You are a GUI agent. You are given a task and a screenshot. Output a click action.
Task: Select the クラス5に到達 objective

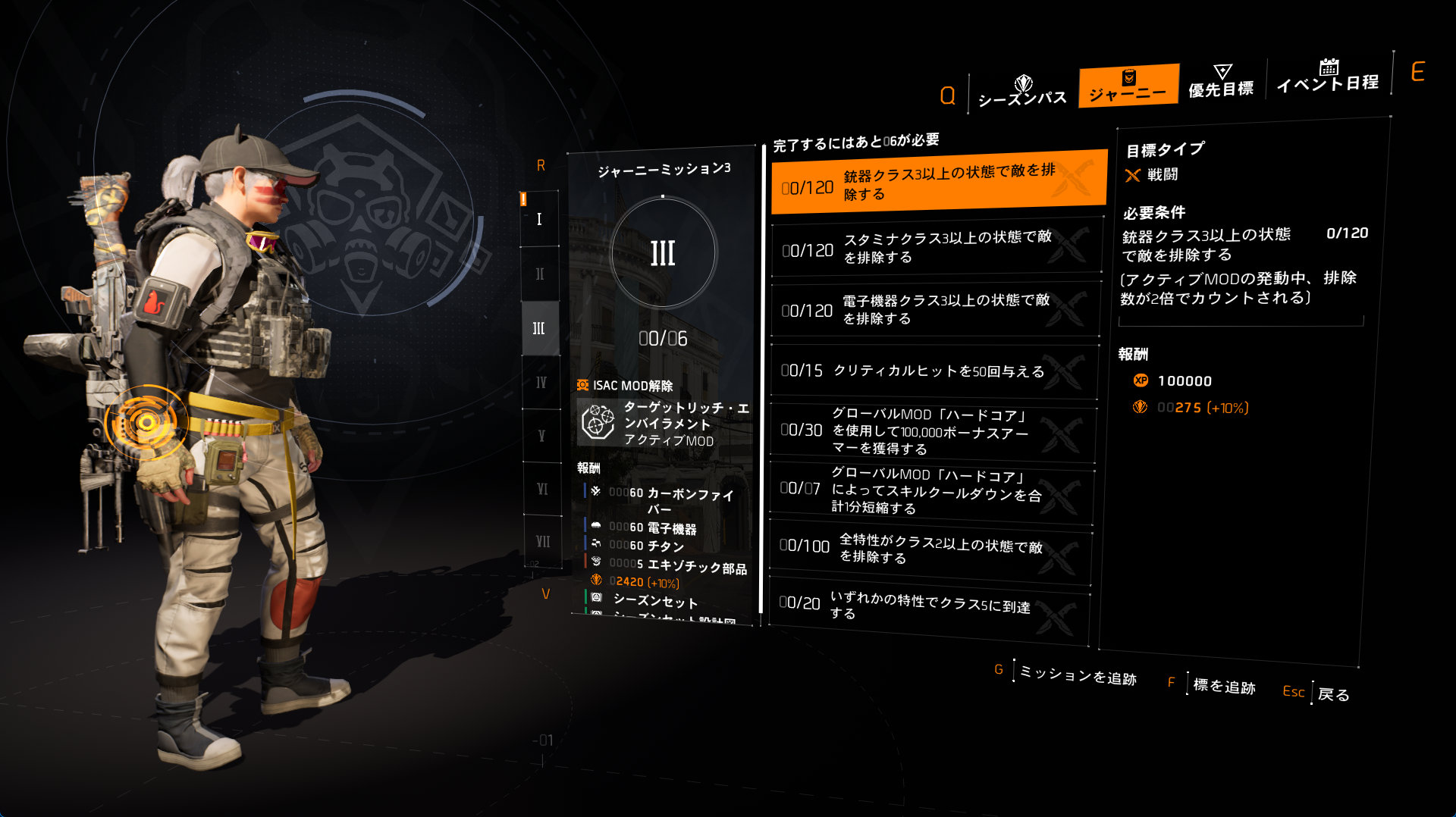929,606
